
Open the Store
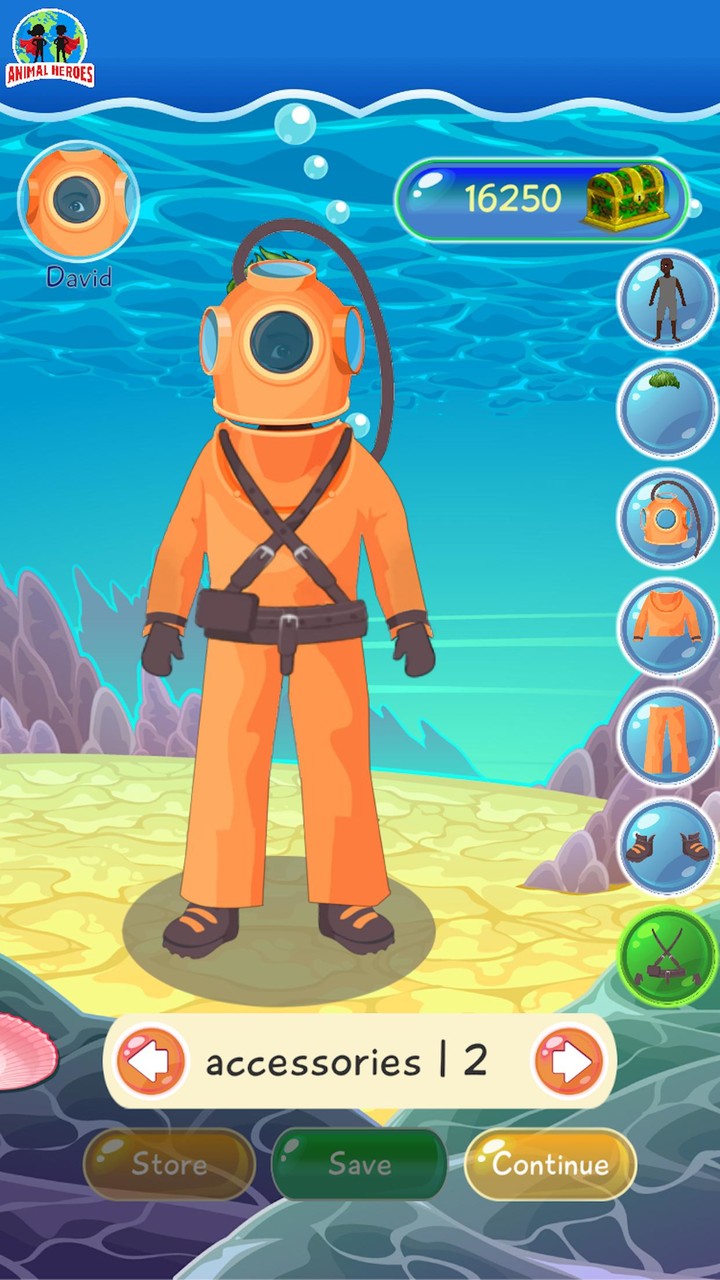tap(169, 1164)
